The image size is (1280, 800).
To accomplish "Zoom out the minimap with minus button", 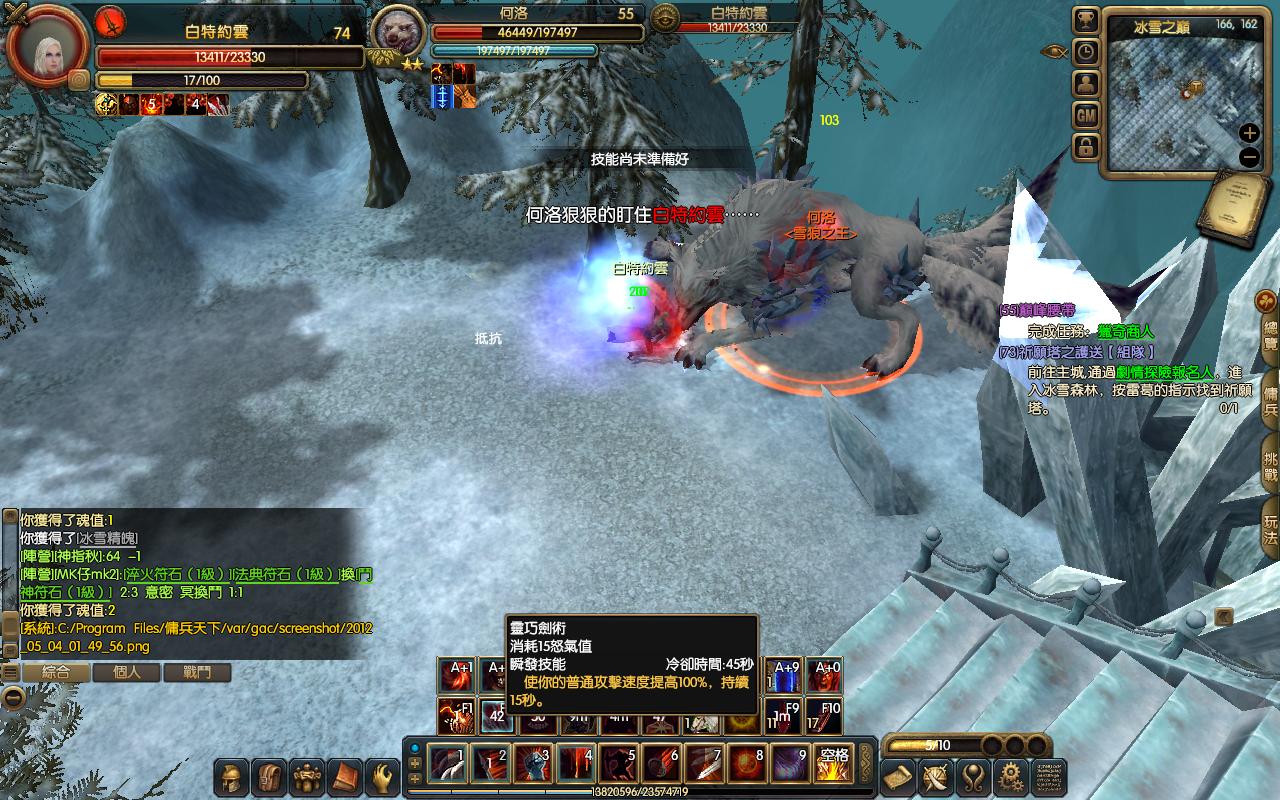I will pos(1249,157).
